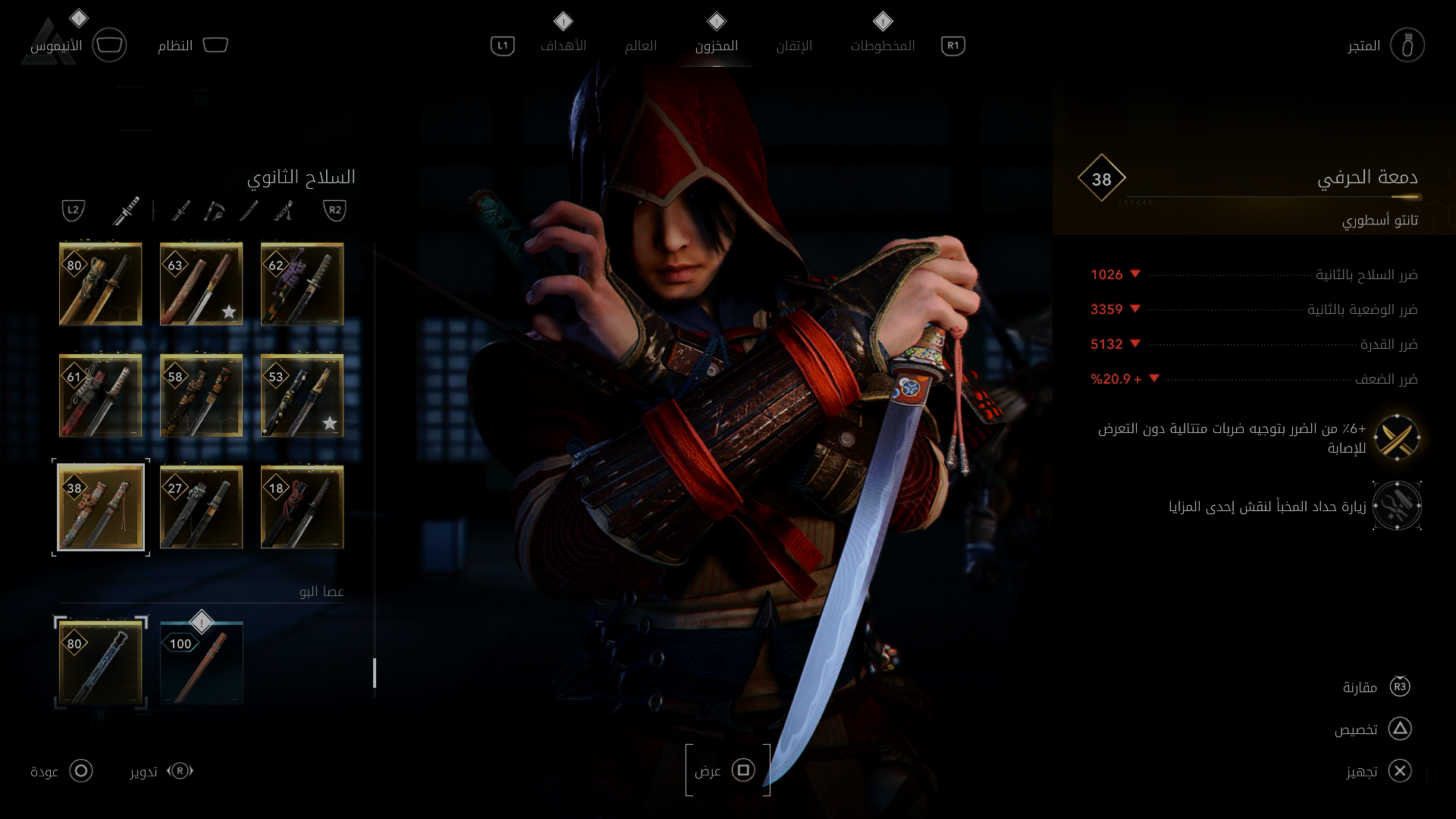
Task: Select the level 27 tanto slot
Action: click(202, 507)
